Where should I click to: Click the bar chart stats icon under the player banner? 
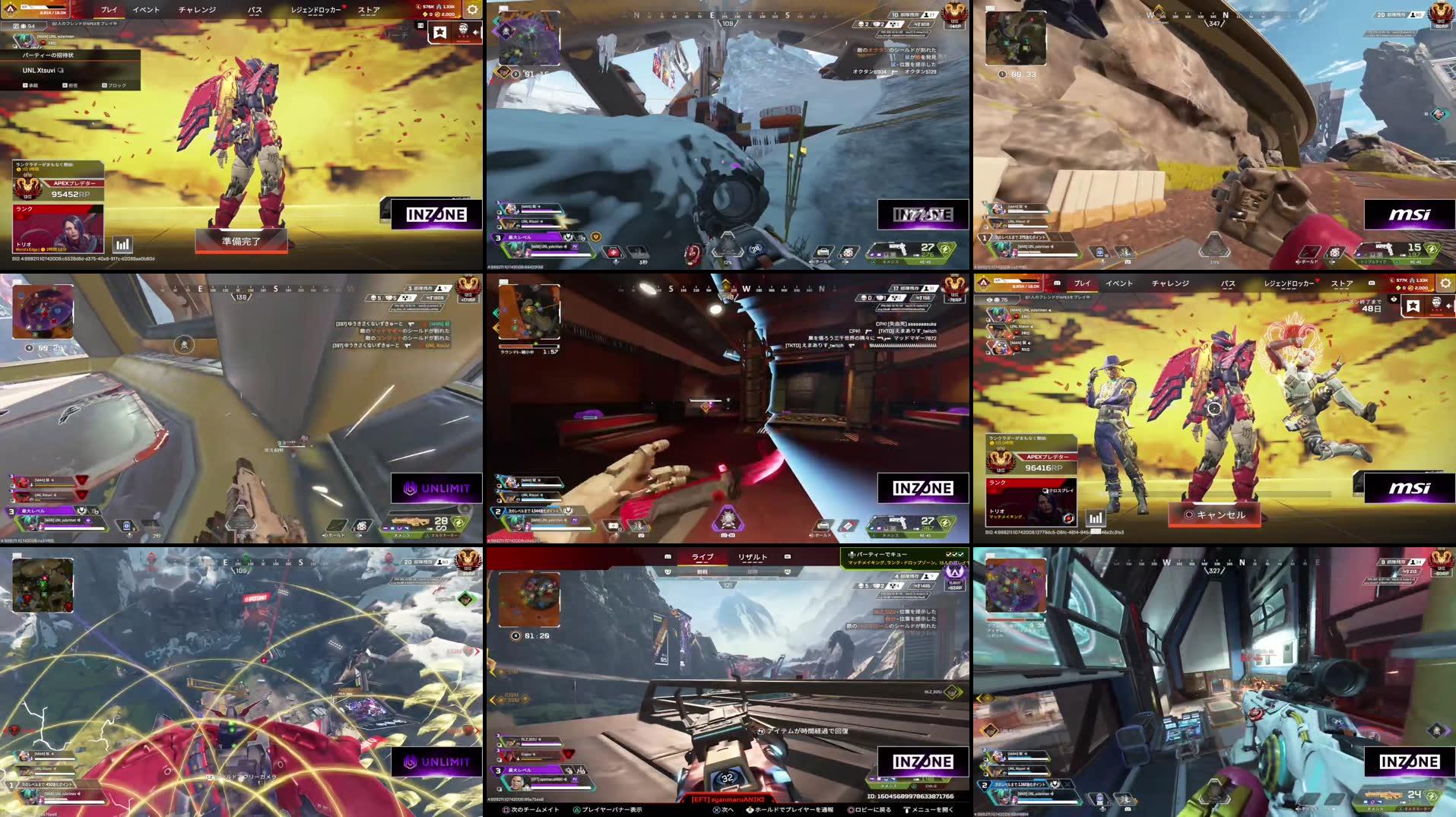coord(124,245)
